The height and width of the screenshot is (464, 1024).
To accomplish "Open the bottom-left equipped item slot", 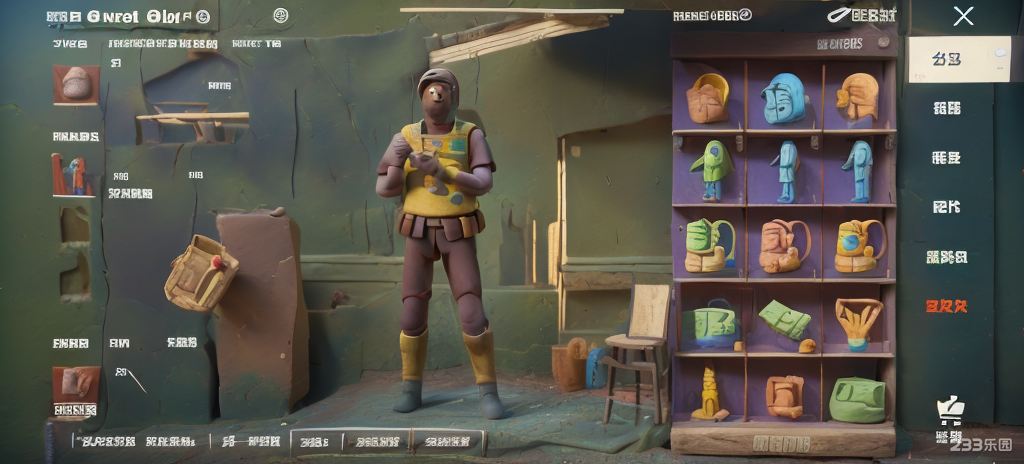I will [x=76, y=383].
